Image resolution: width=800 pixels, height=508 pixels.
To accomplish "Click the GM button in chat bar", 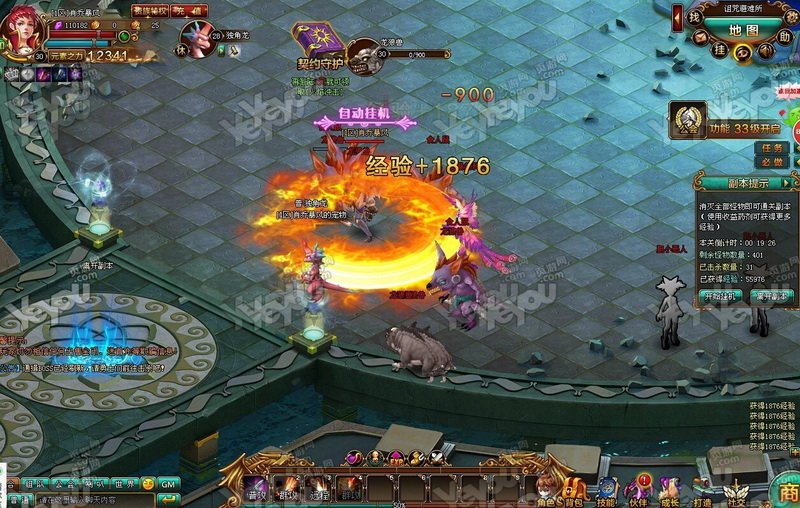I will pos(169,484).
